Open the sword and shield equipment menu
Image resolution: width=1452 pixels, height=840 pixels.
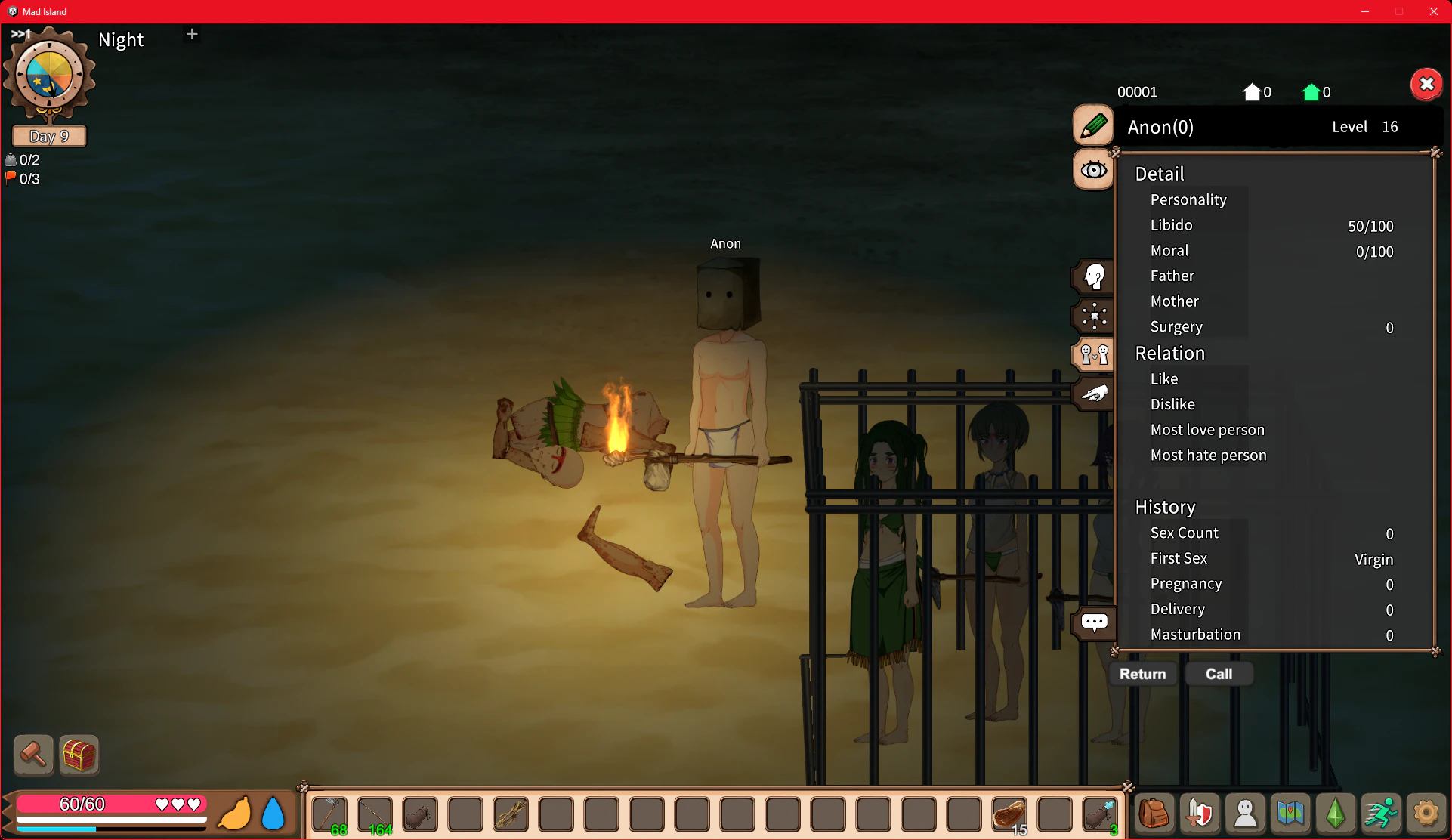[1200, 814]
